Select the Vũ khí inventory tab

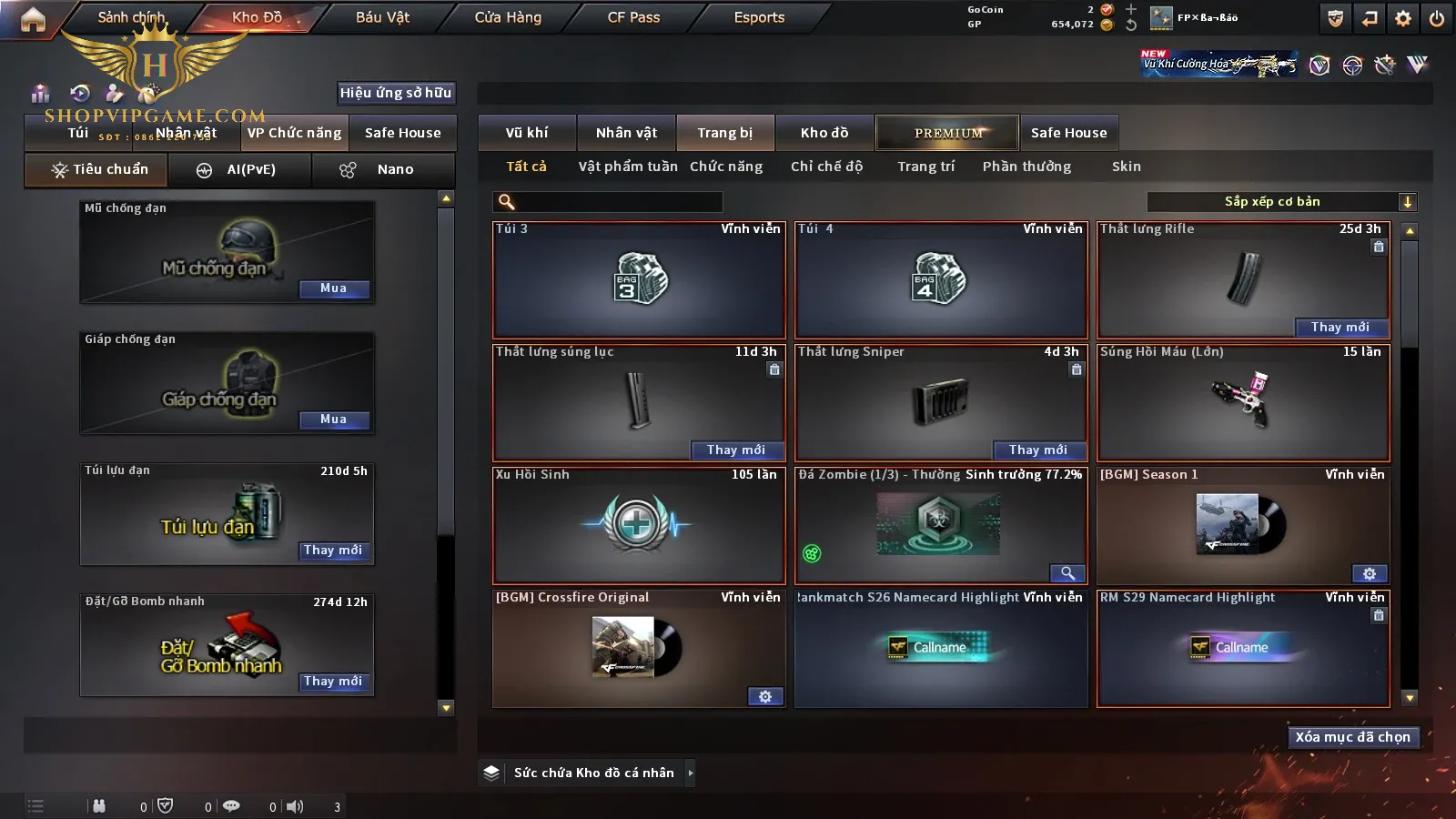[527, 133]
